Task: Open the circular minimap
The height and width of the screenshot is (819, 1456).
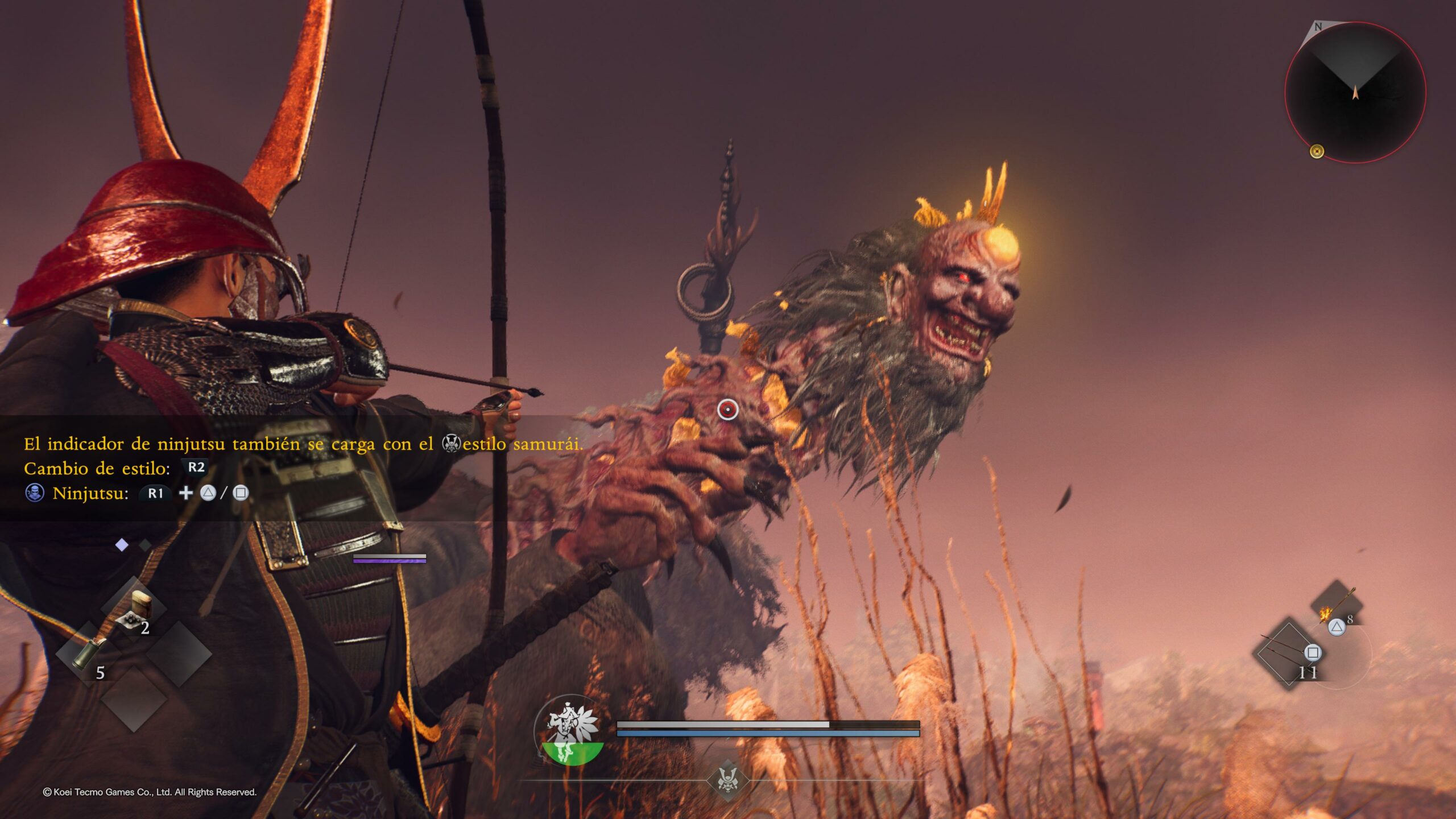Action: [x=1355, y=93]
